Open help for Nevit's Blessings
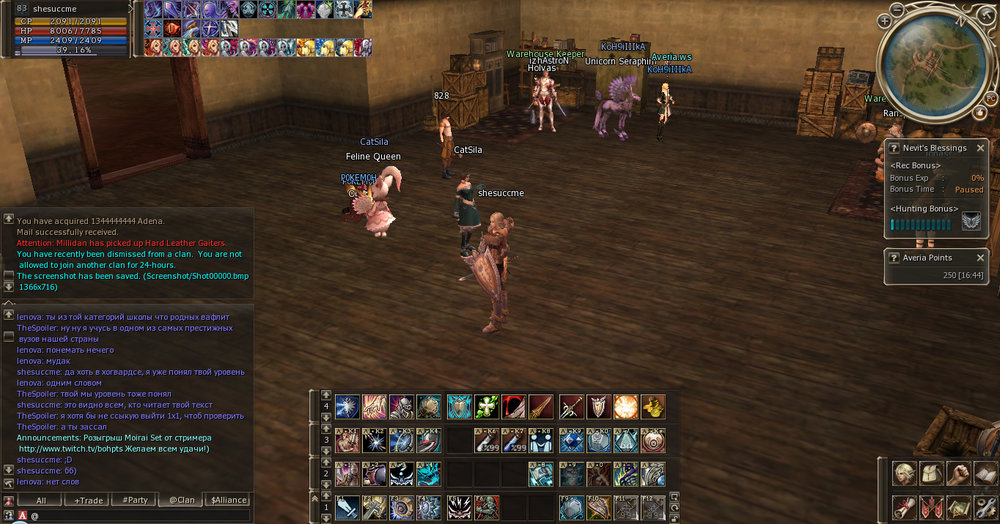 (x=894, y=148)
